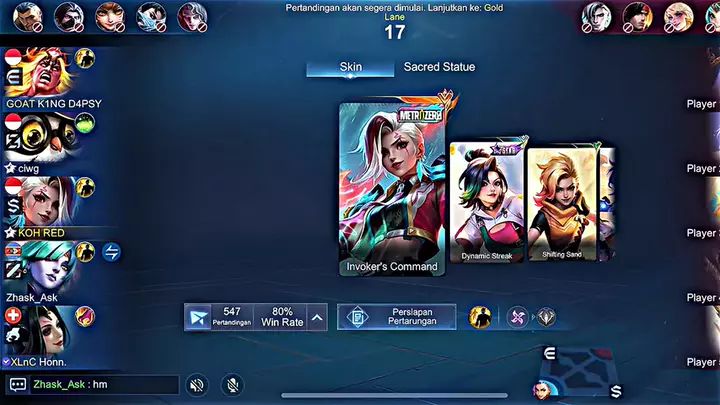Choose the Dynamic Streak skin card
This screenshot has width=720, height=405.
[x=485, y=202]
